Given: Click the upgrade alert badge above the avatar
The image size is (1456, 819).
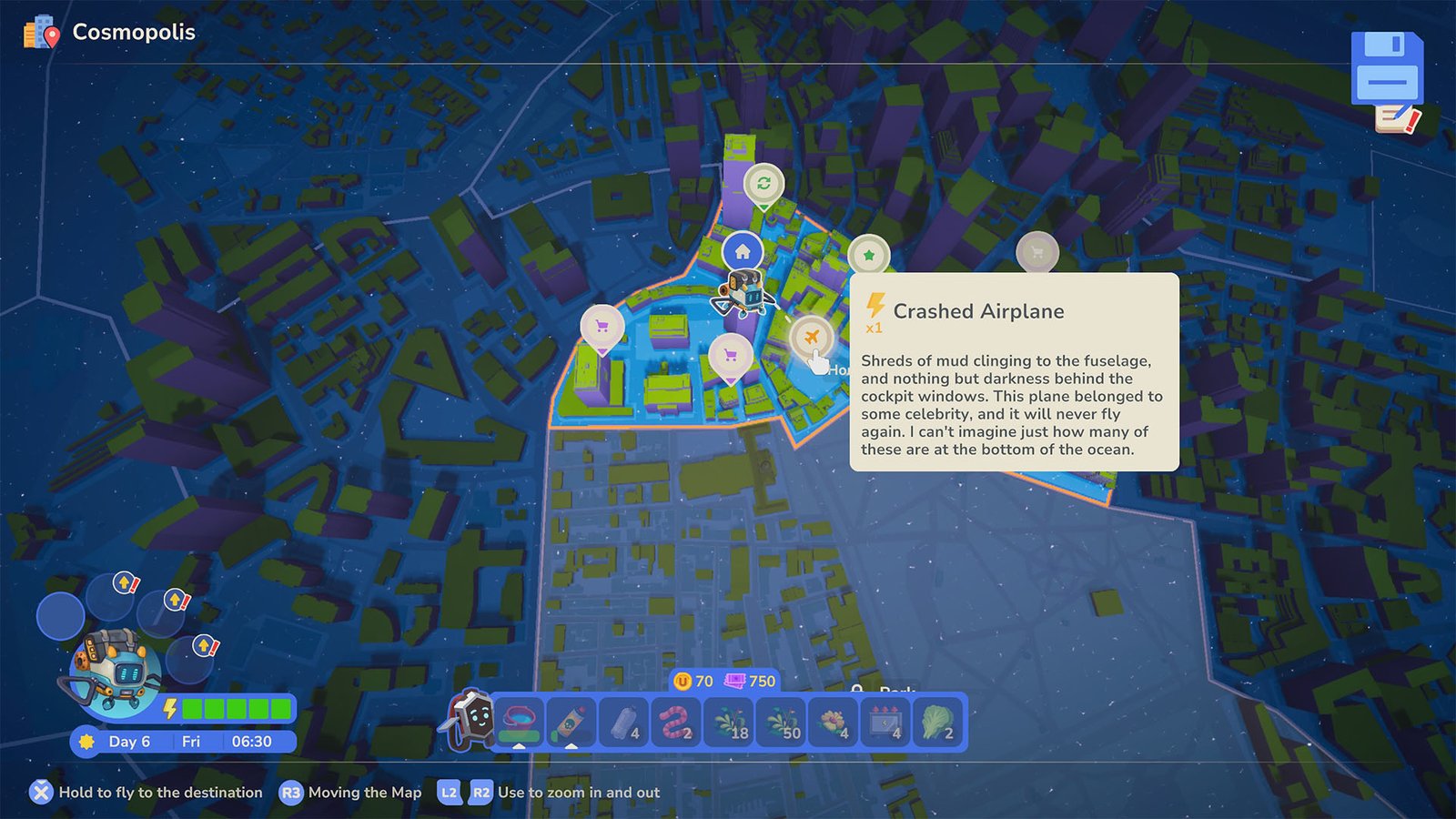Looking at the screenshot, I should pyautogui.click(x=125, y=581).
